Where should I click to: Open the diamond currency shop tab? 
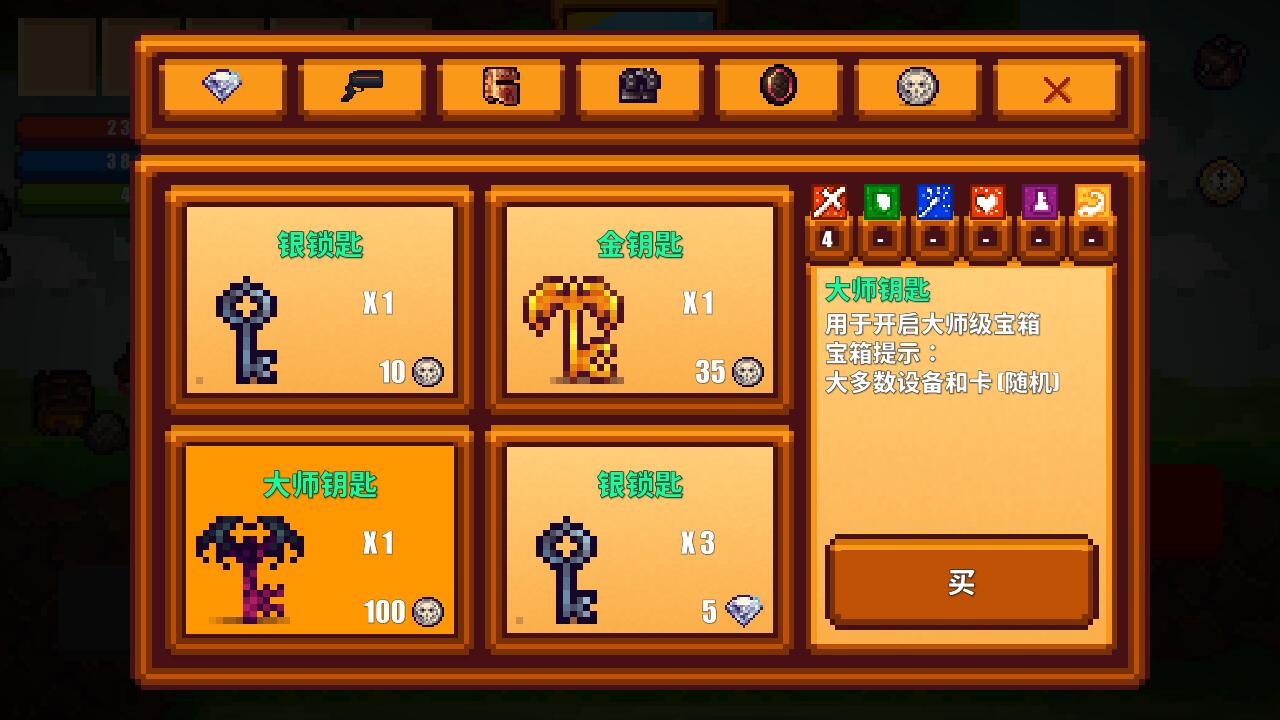pyautogui.click(x=222, y=88)
